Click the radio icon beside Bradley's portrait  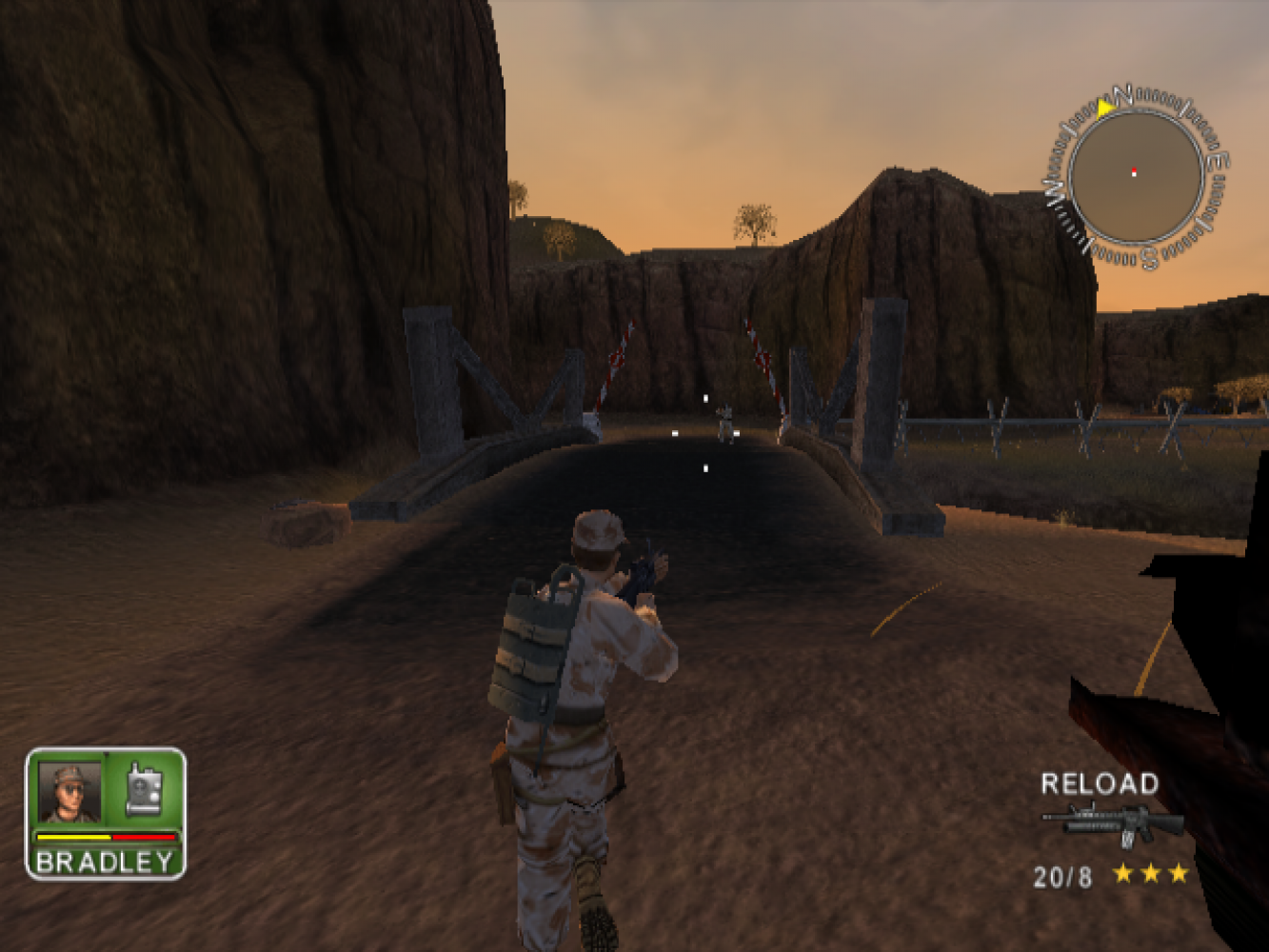tap(144, 789)
